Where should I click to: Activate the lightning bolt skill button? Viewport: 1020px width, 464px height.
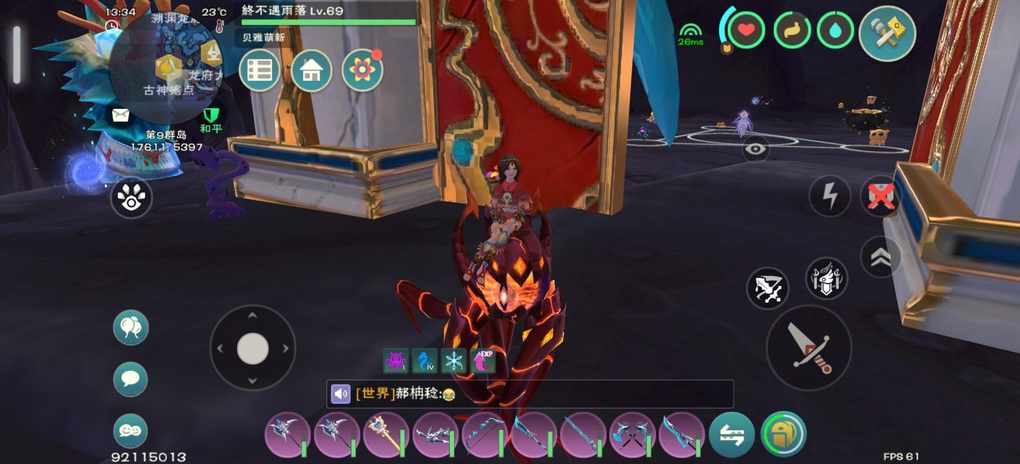[x=829, y=196]
